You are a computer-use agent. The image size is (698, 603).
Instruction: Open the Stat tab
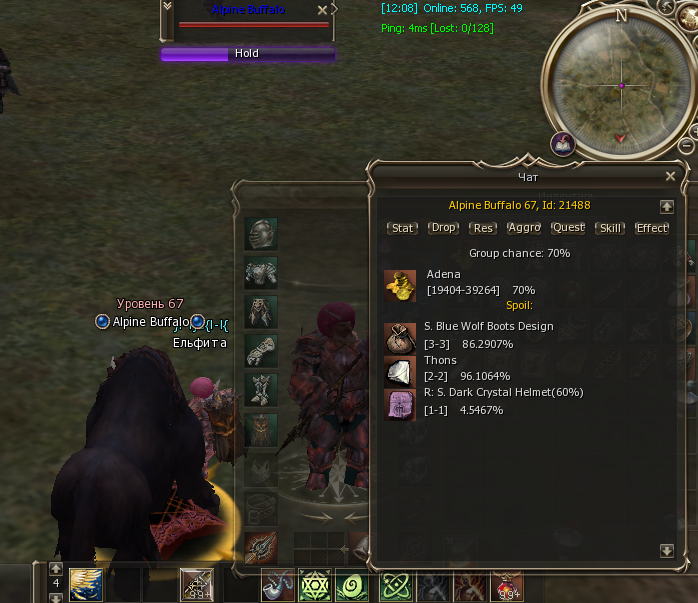(x=402, y=228)
